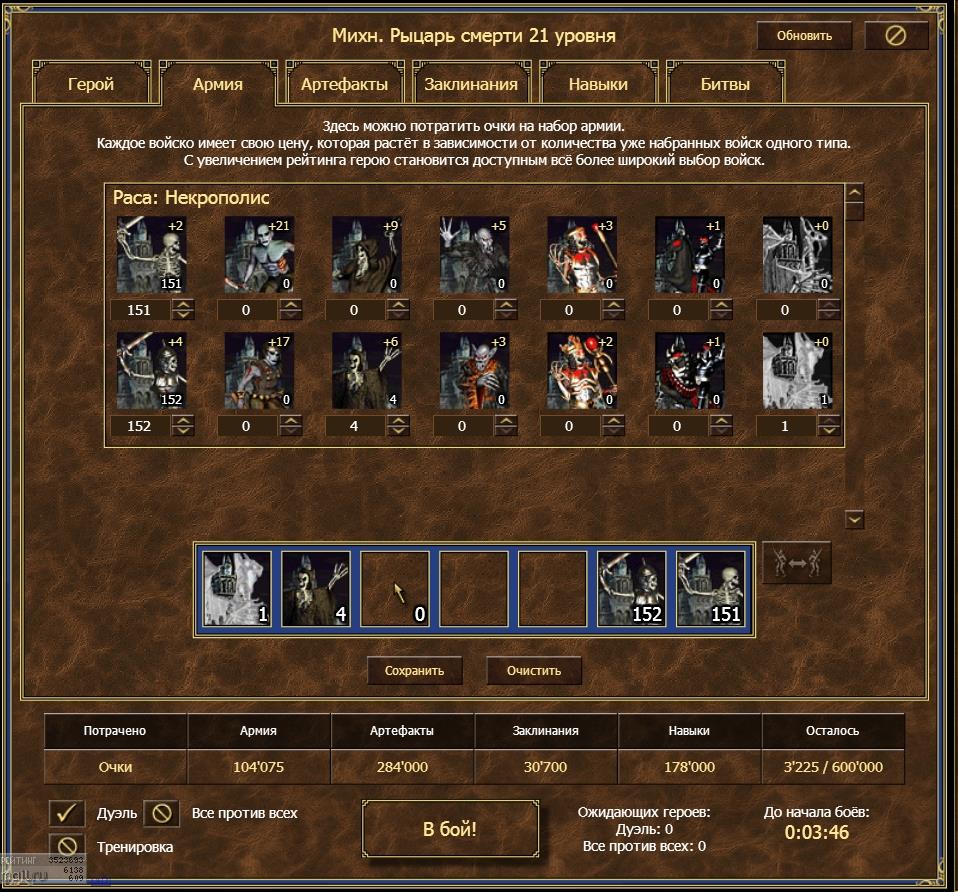Viewport: 958px width, 892px height.
Task: Enable the Все против всех mode
Action: click(162, 813)
